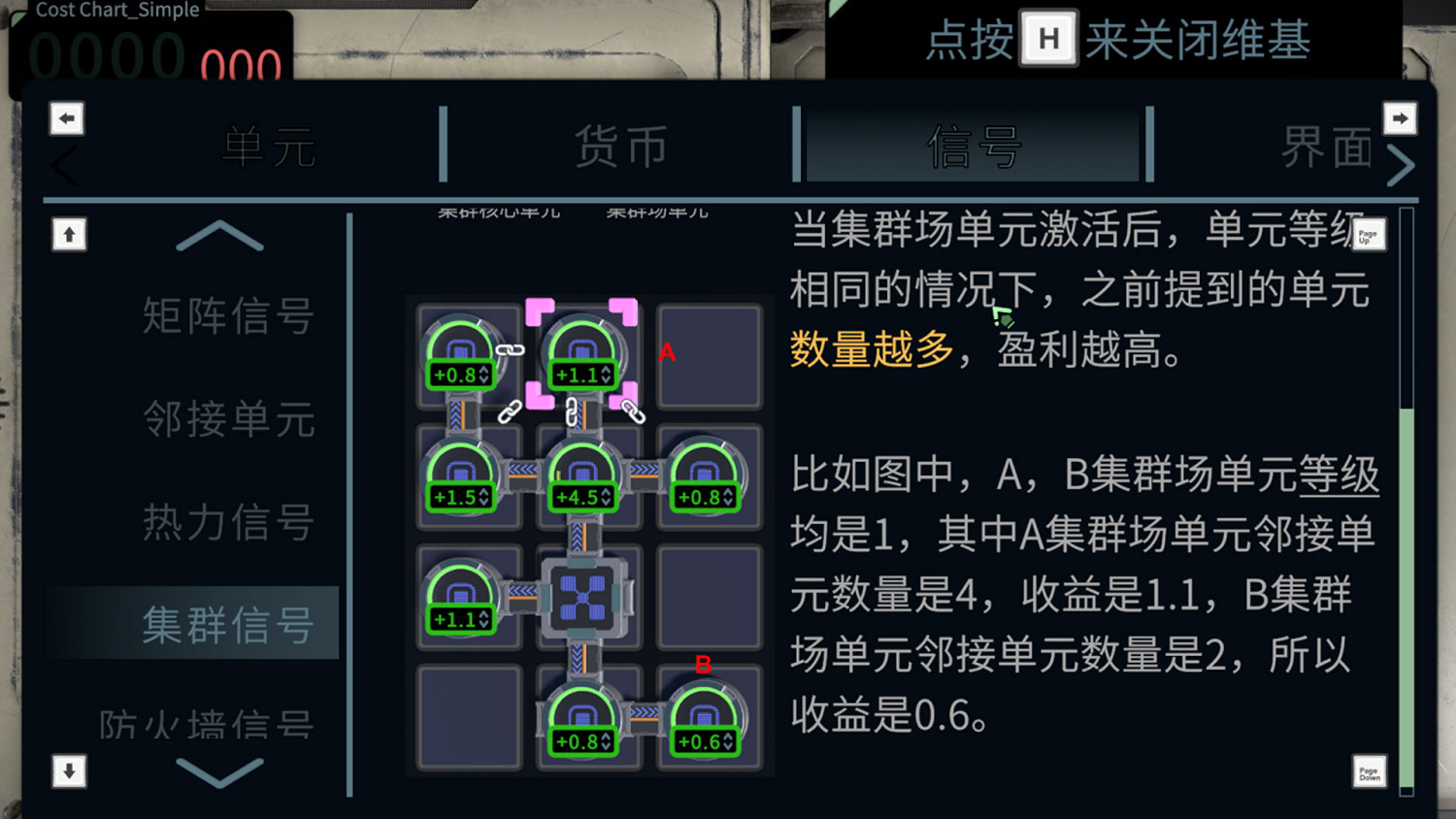
Task: Switch to the 单元 tab
Action: [x=269, y=146]
